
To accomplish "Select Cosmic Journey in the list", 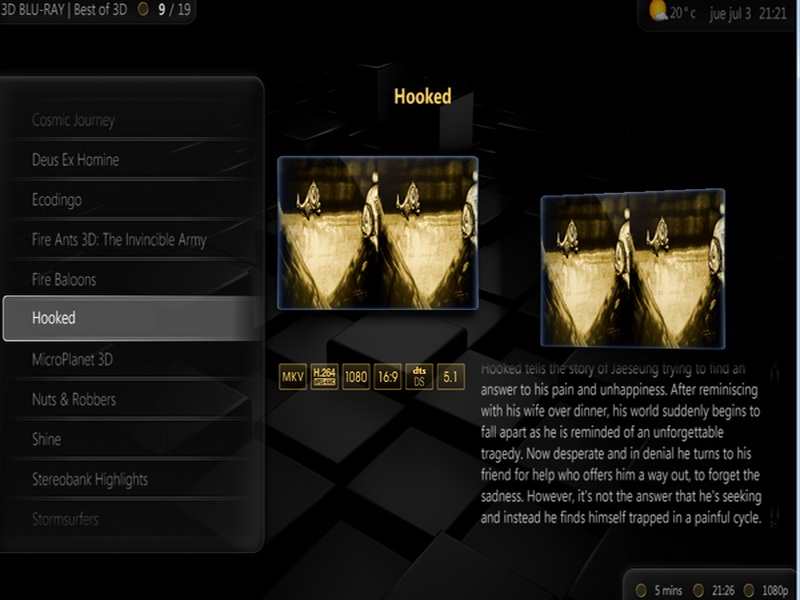I will [x=74, y=121].
